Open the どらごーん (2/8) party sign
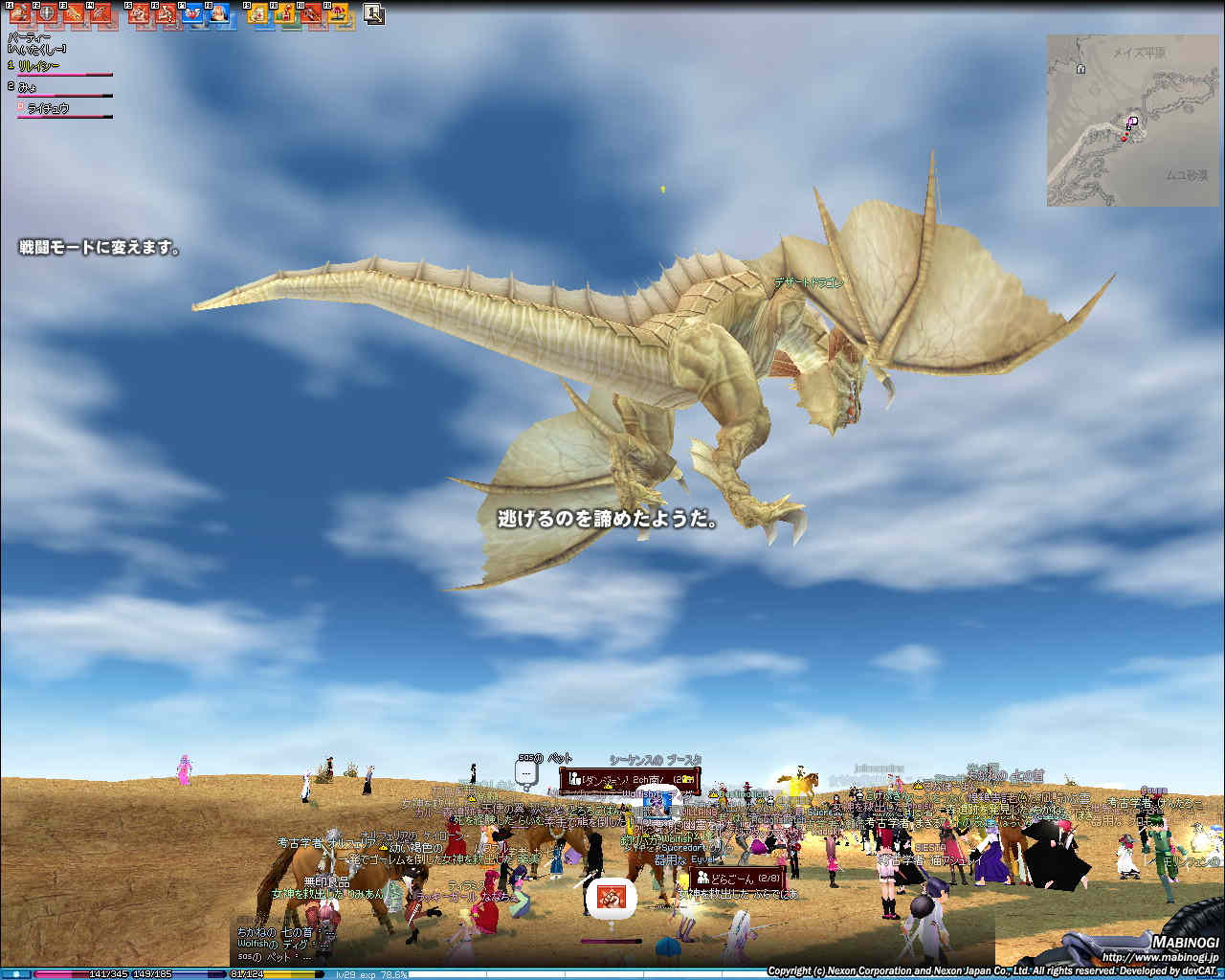 point(739,878)
